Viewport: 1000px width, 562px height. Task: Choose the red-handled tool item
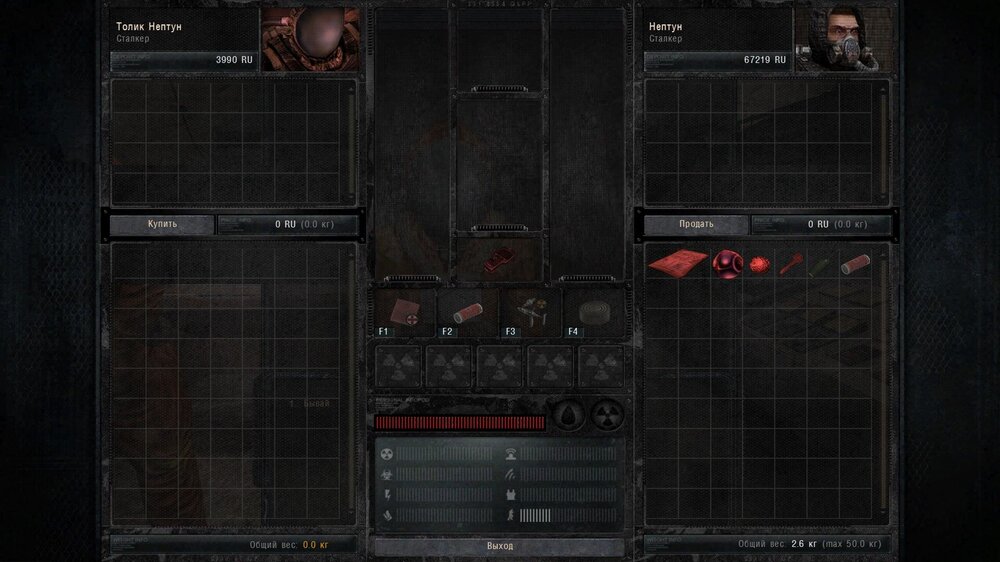791,263
